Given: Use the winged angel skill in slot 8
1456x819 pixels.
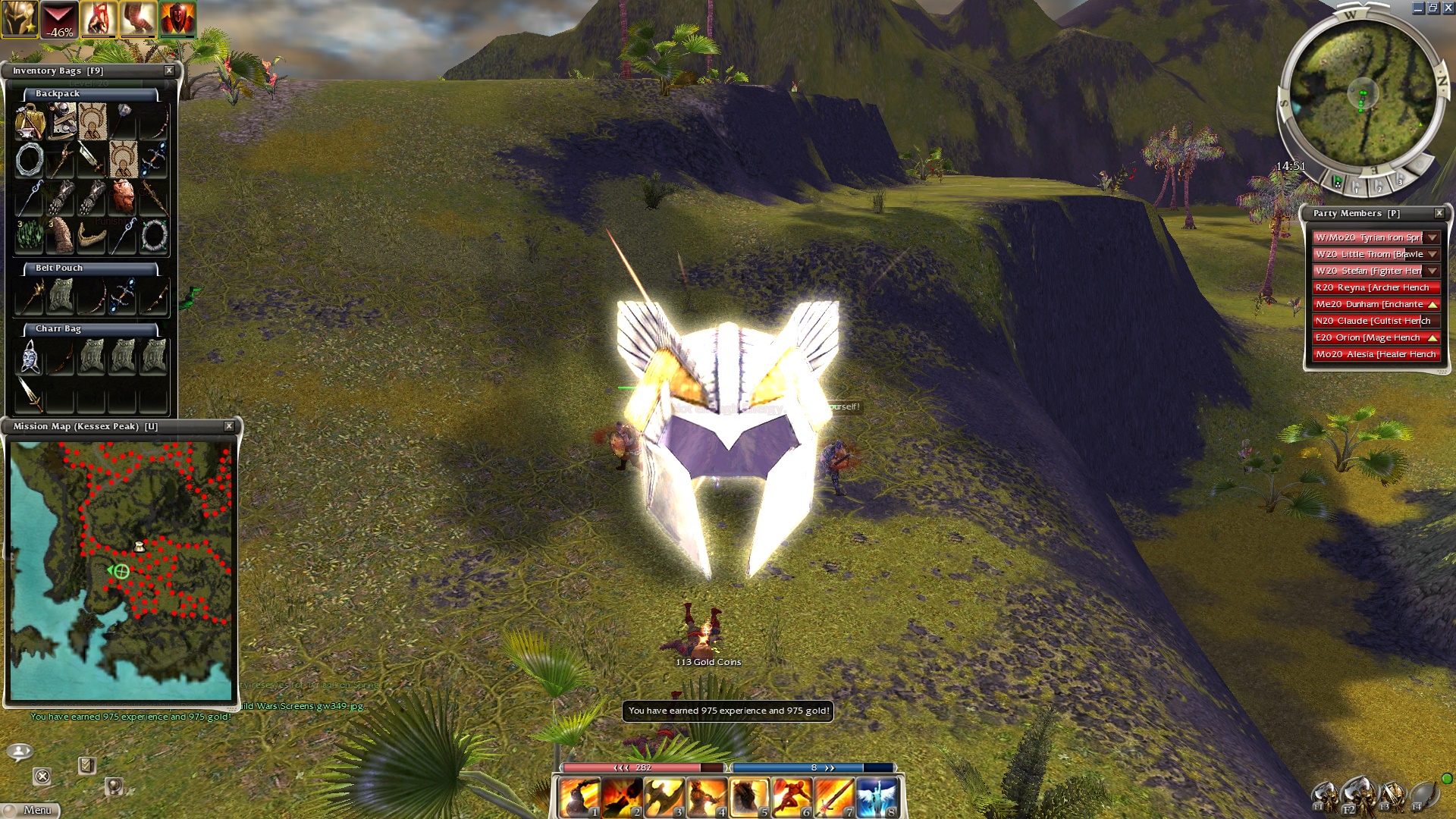Looking at the screenshot, I should [877, 798].
